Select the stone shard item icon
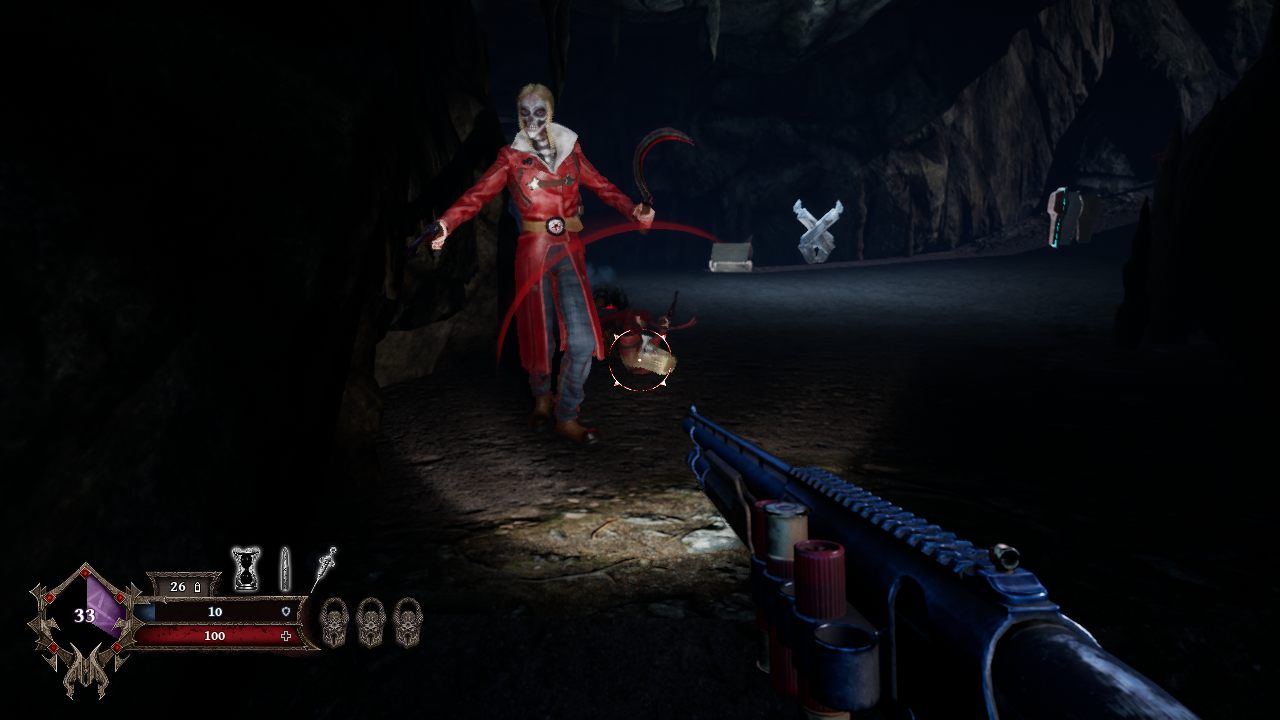 285,568
